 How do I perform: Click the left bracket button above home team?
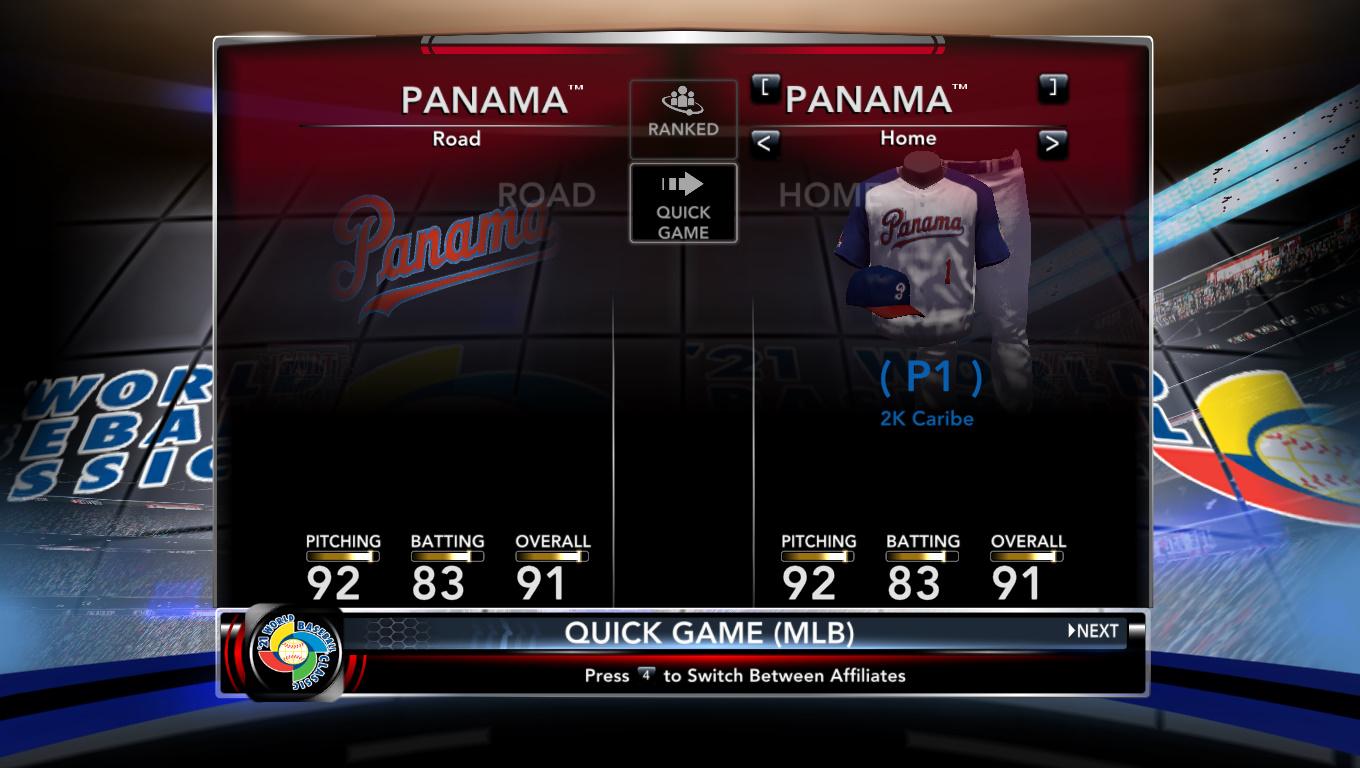pyautogui.click(x=765, y=87)
